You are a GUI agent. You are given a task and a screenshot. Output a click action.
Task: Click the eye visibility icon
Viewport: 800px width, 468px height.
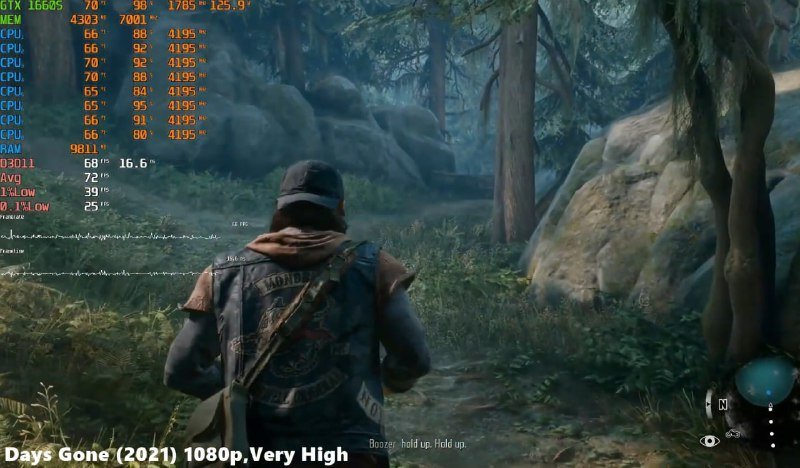709,440
